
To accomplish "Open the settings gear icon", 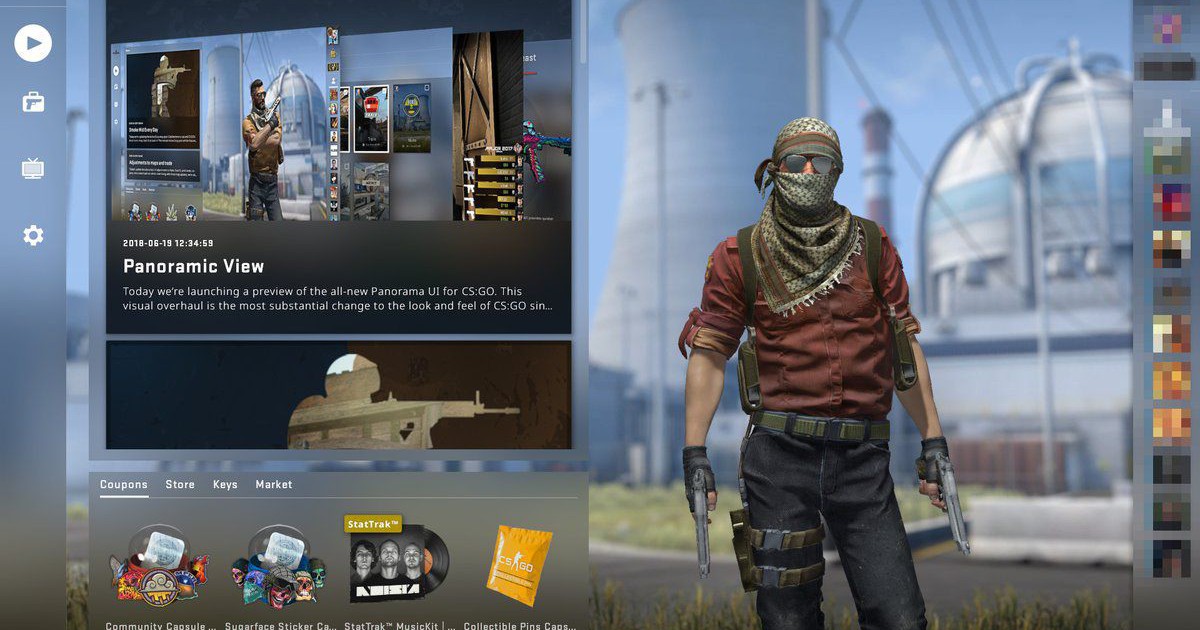I will tap(33, 236).
